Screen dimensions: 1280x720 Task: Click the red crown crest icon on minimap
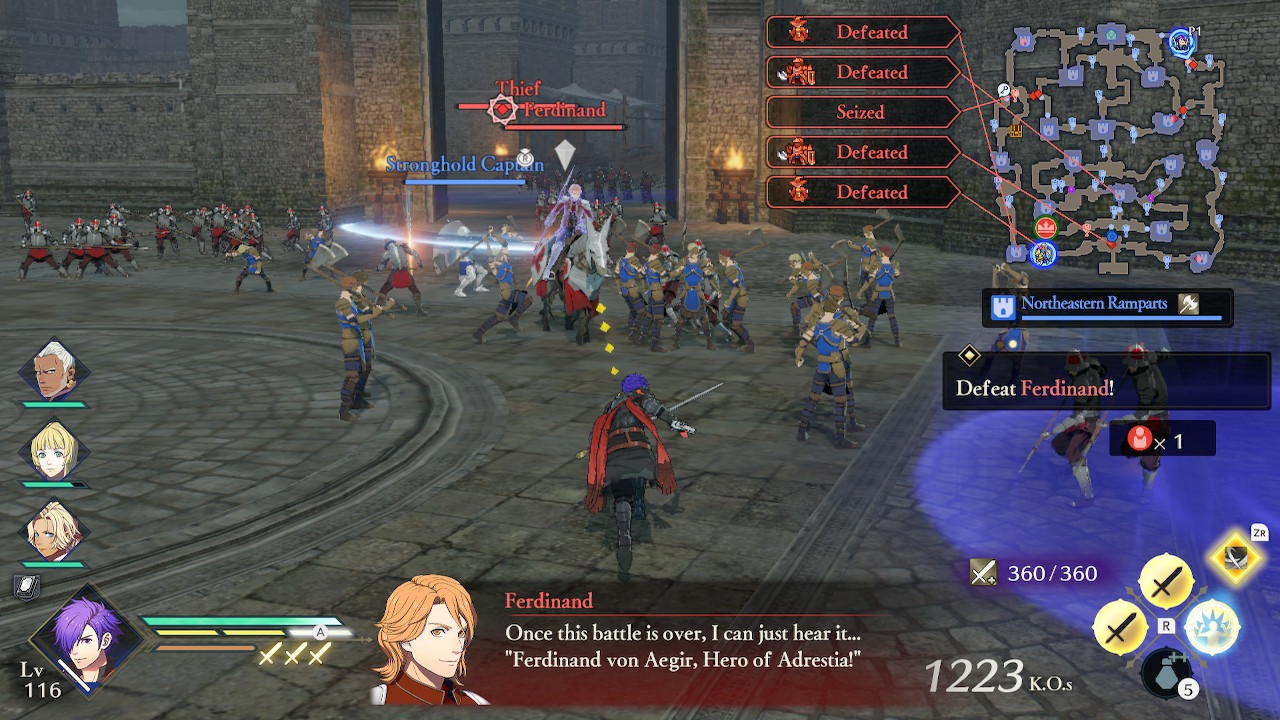pyautogui.click(x=1044, y=227)
